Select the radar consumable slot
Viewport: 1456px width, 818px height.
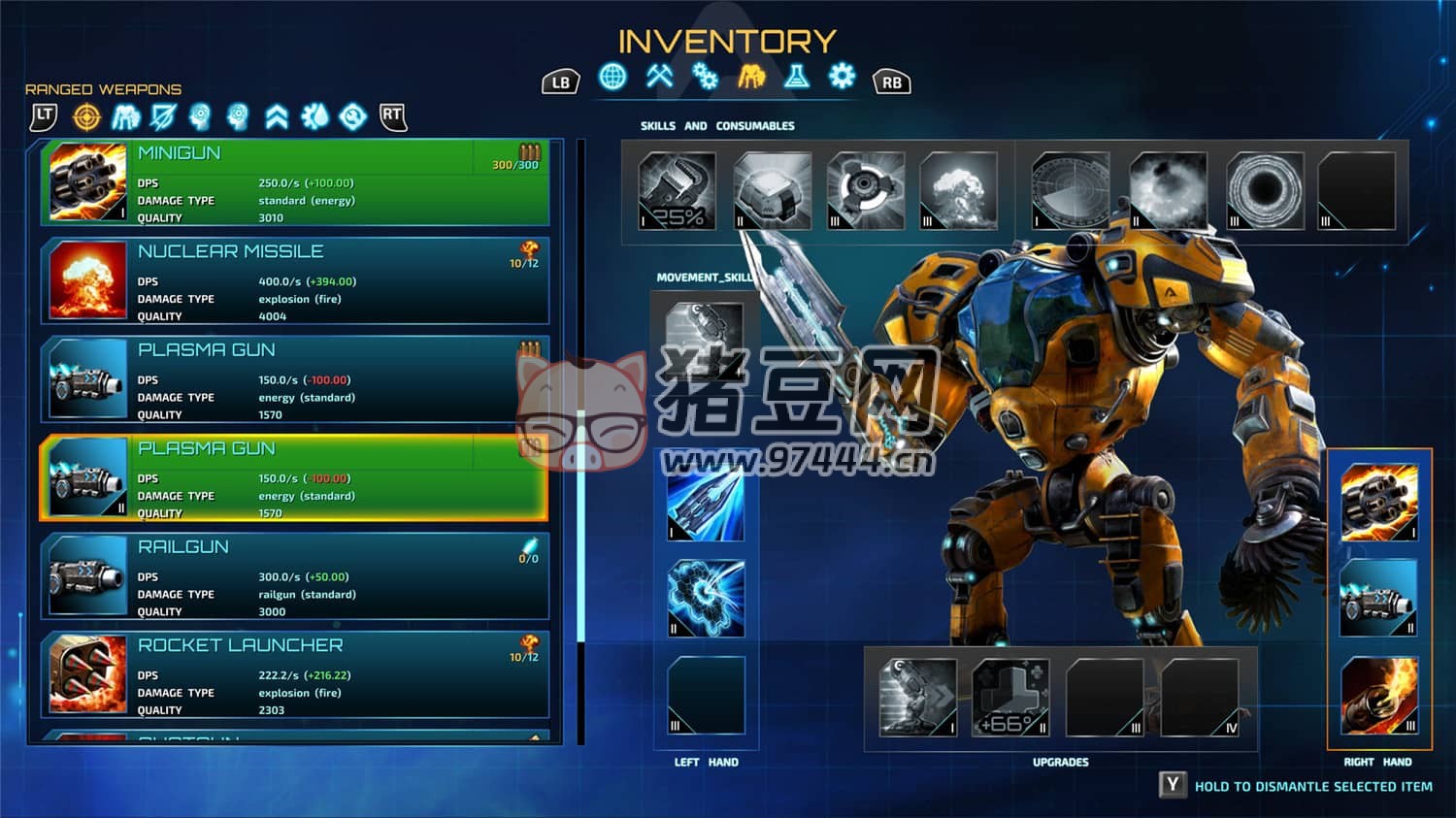coord(1070,191)
